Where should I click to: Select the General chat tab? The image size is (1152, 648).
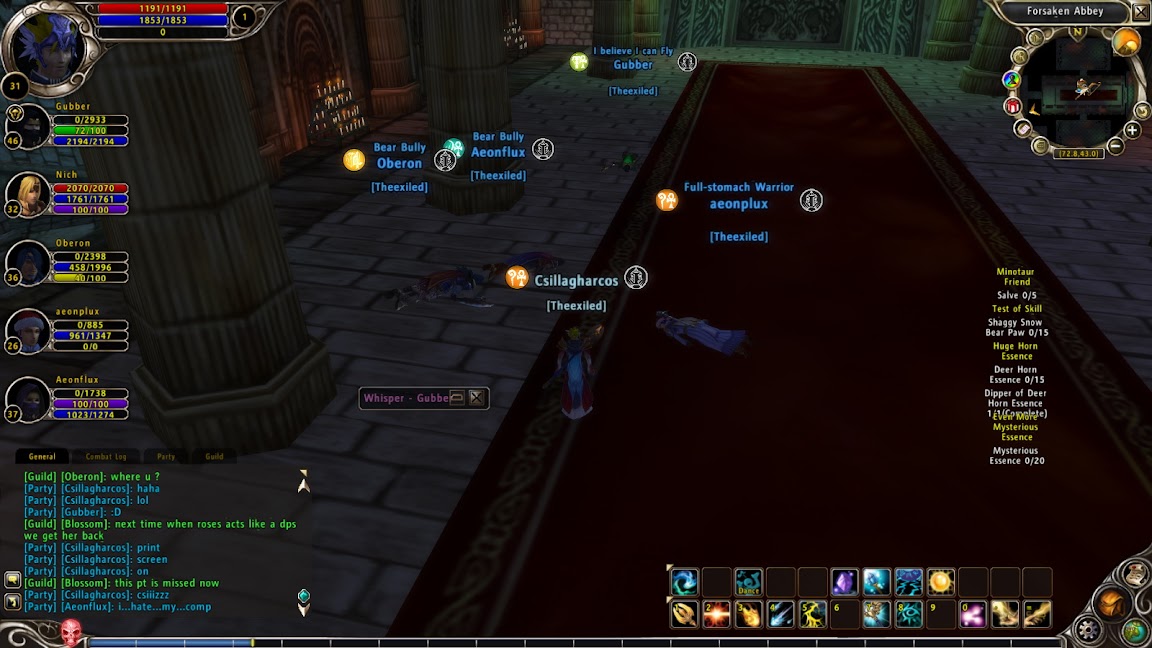(42, 456)
